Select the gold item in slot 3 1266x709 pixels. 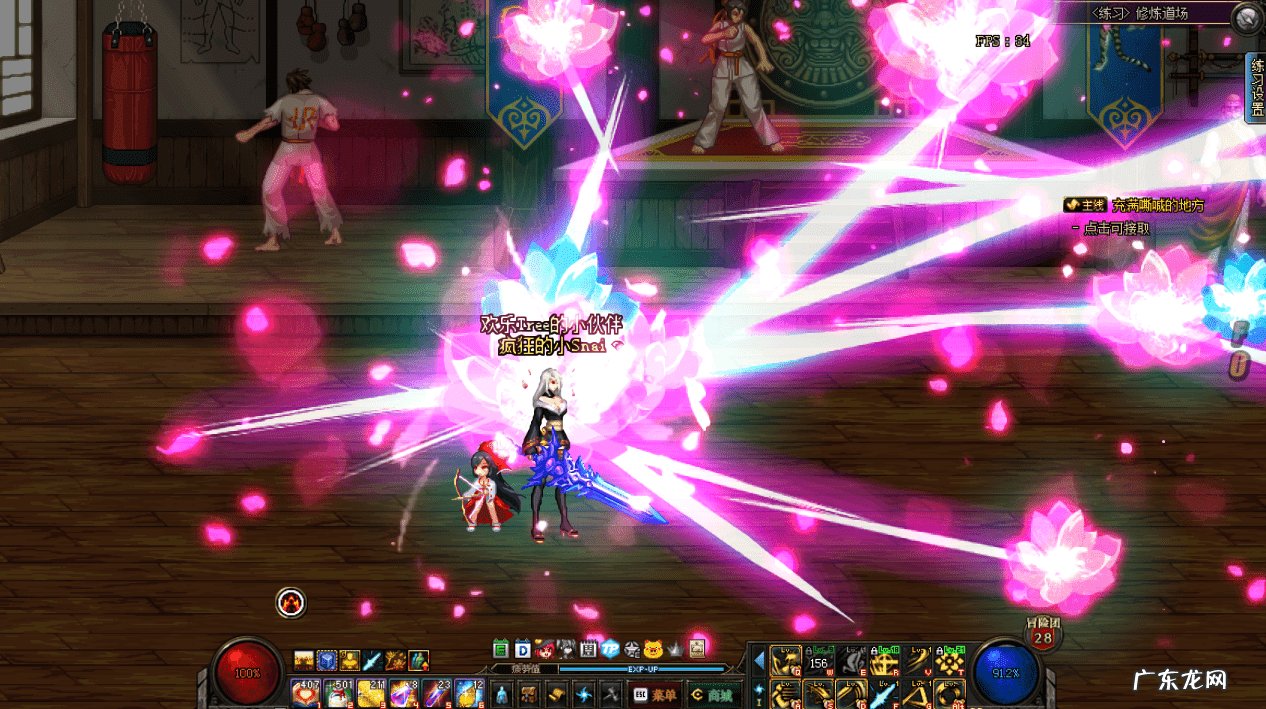(x=371, y=692)
